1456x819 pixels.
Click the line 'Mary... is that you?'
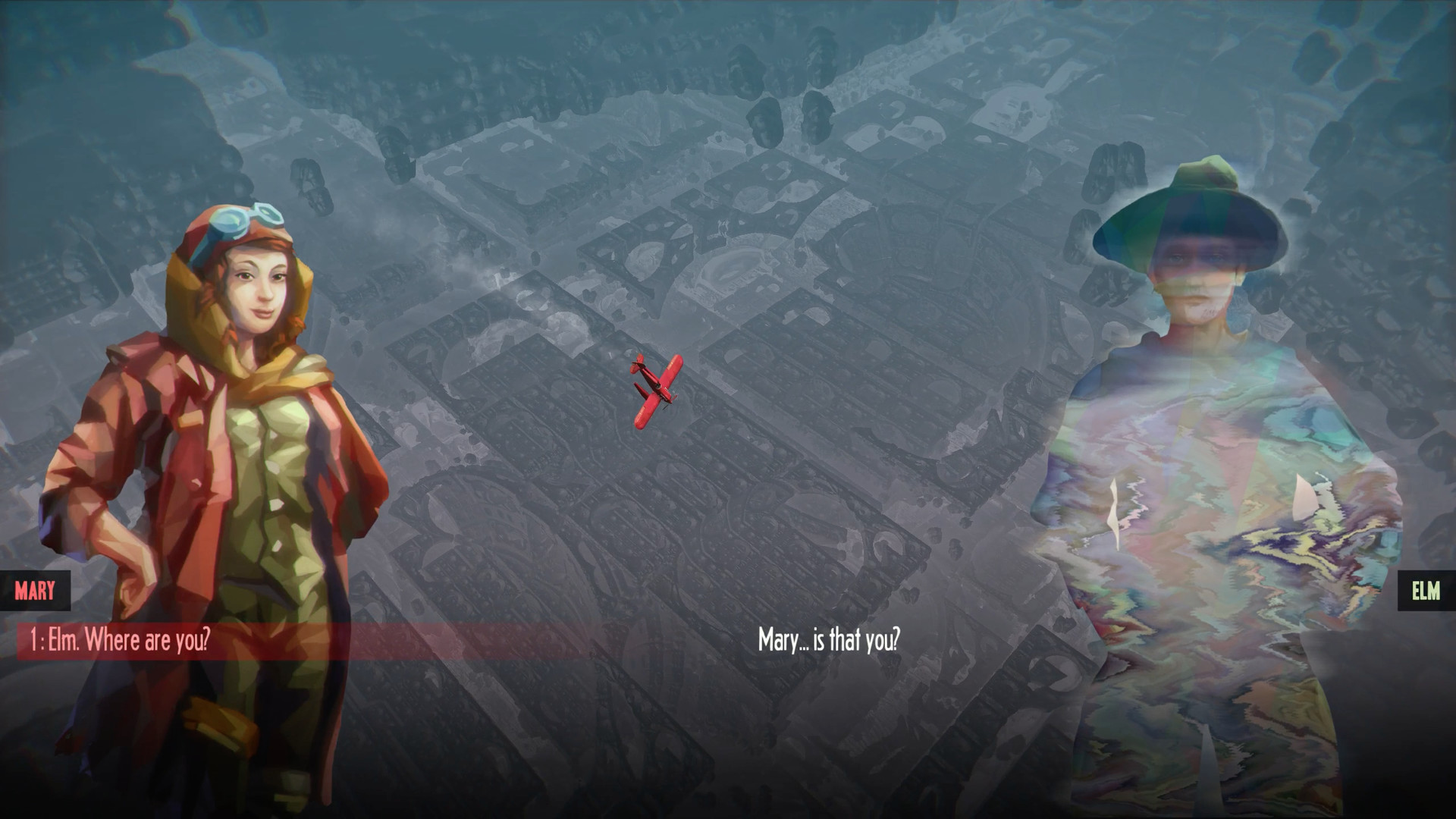click(828, 641)
